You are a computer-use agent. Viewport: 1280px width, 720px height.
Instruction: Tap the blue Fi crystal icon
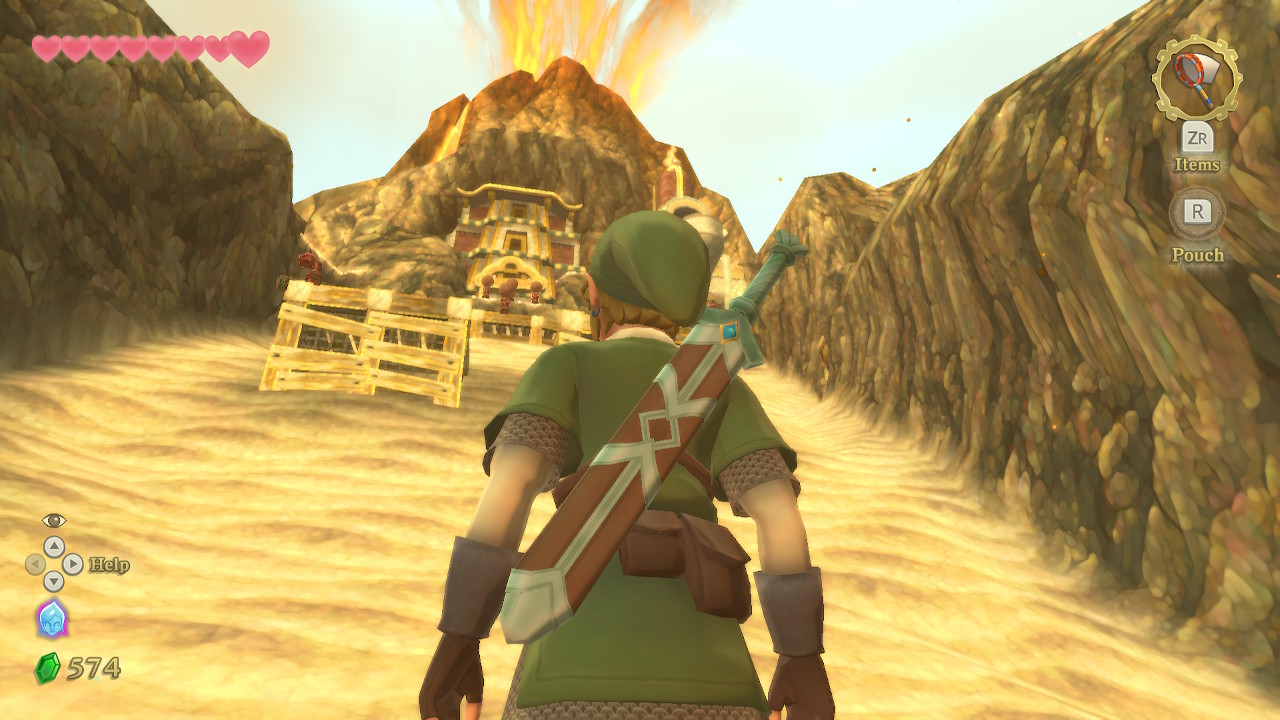[52, 618]
